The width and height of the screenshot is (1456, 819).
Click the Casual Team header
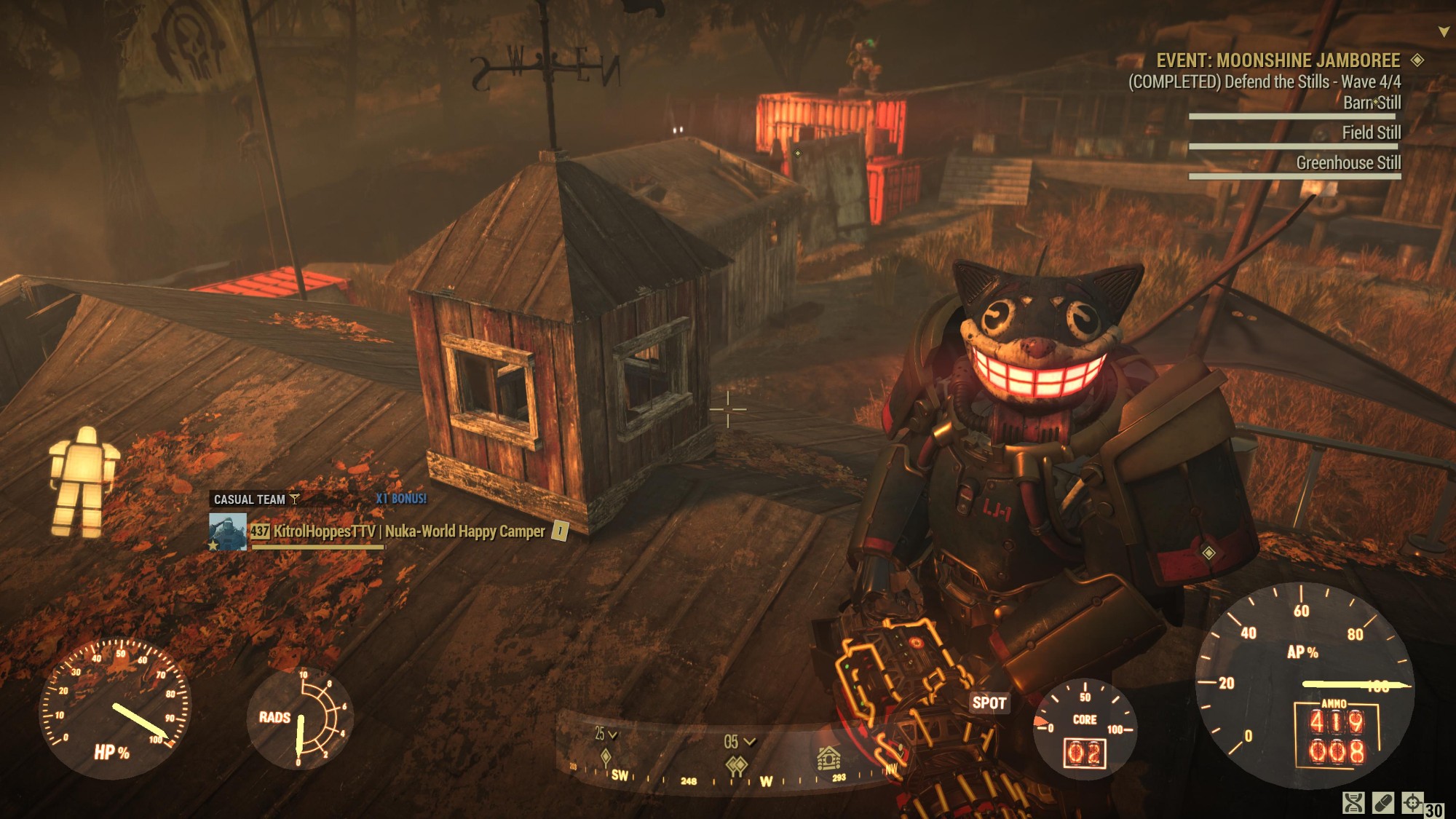click(x=250, y=499)
